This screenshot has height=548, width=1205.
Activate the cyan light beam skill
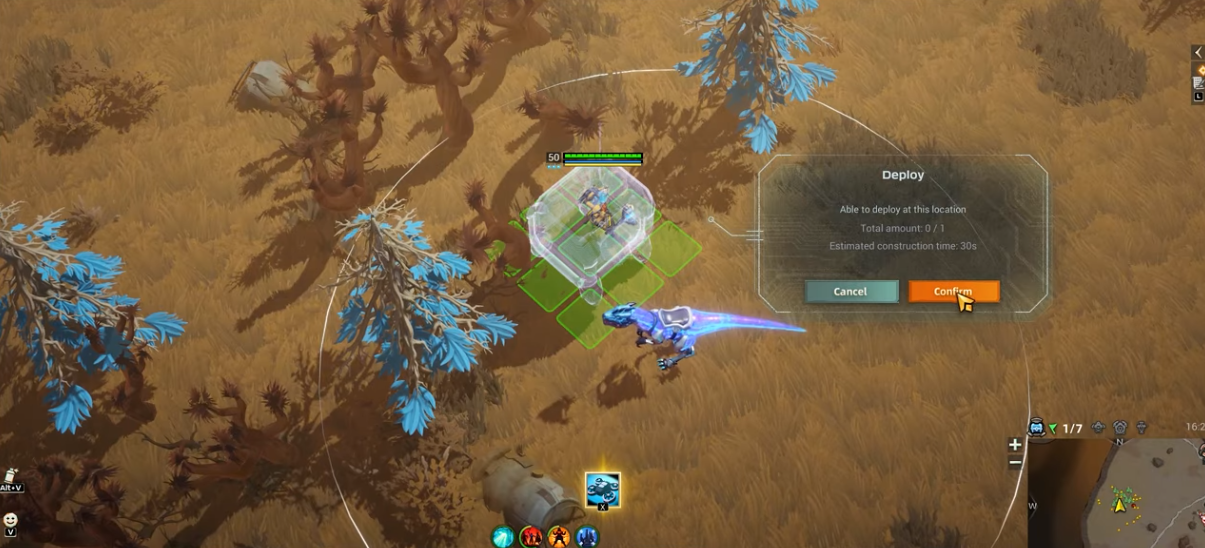tap(502, 538)
